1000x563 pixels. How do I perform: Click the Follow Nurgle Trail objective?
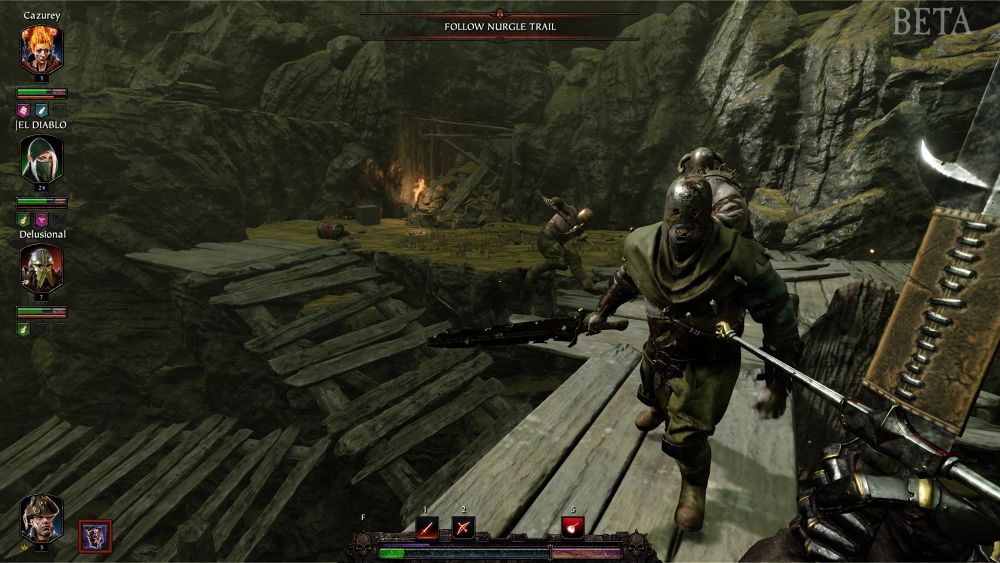[x=500, y=27]
